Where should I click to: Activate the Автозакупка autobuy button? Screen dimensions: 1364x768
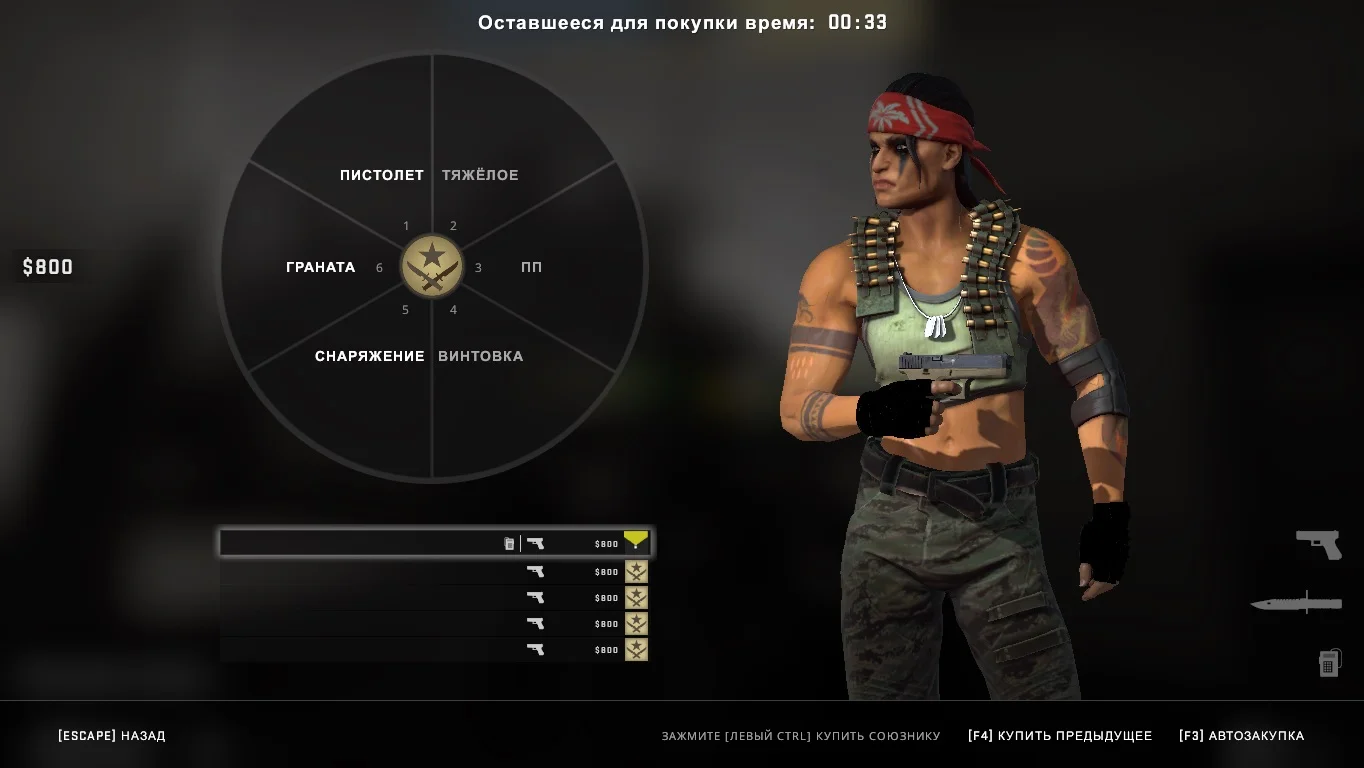coord(1242,736)
